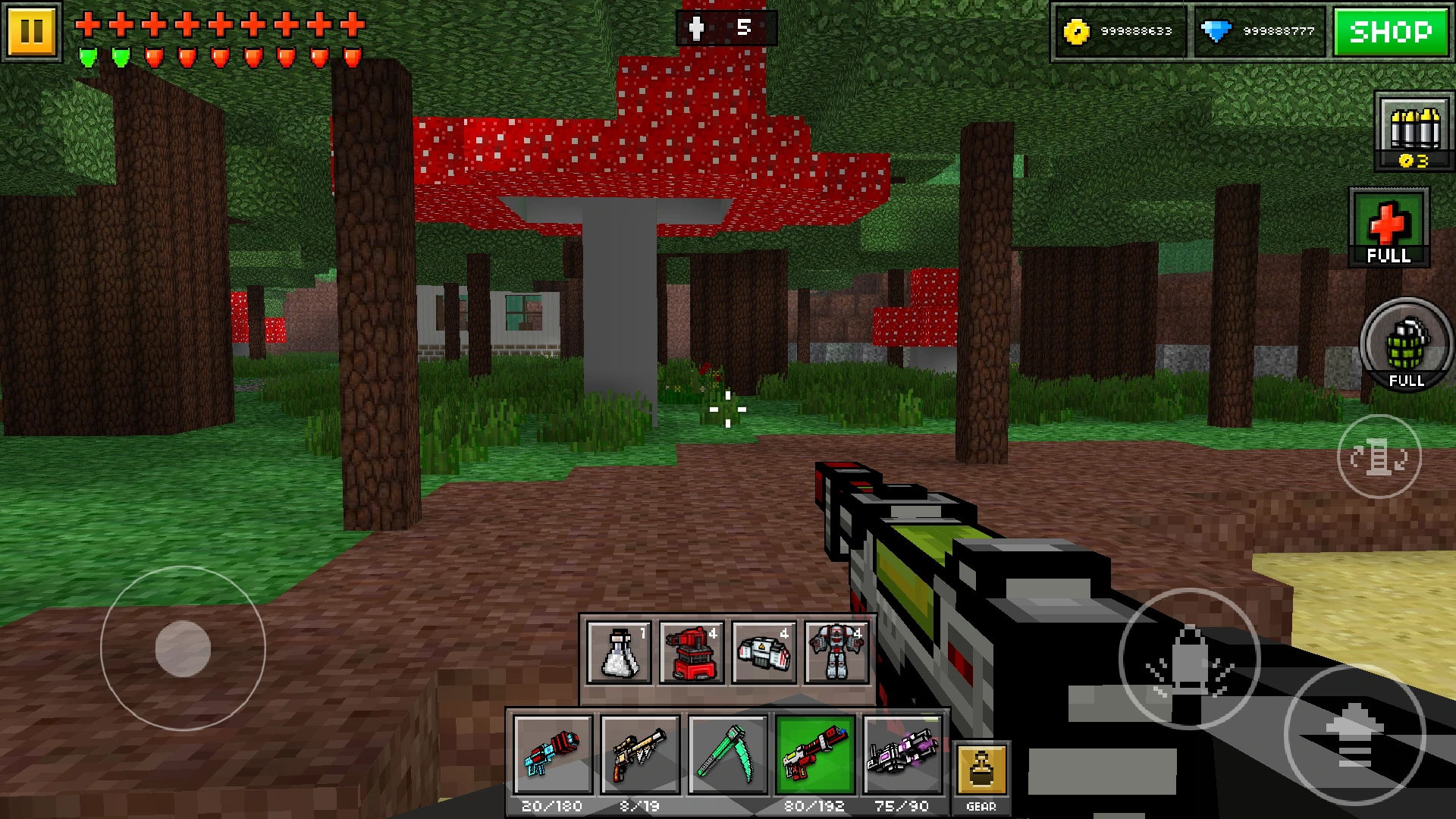Tap the coin balance display
The height and width of the screenshot is (819, 1456).
1121,30
